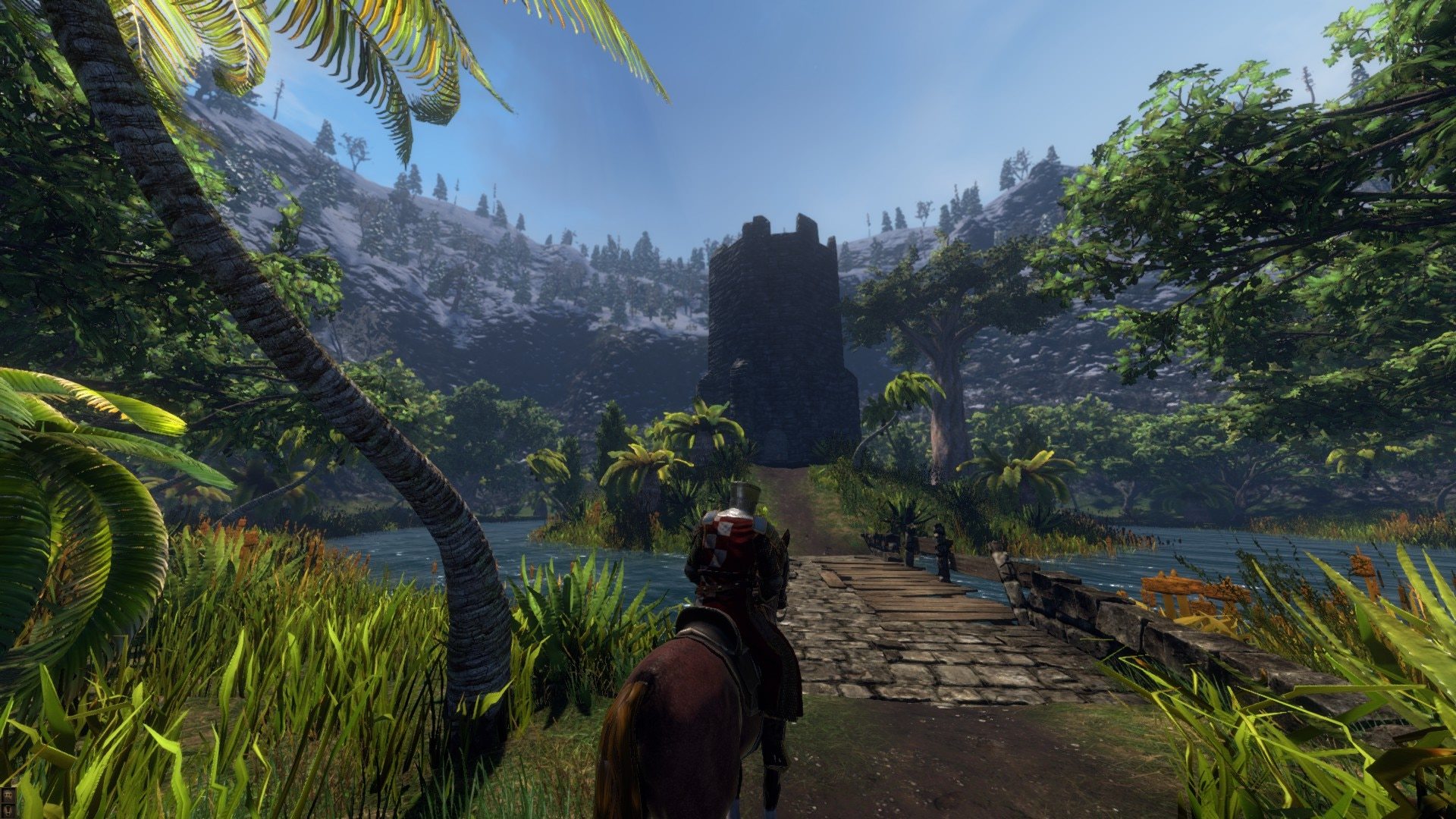Open the exclamation mark icon
1456x819 pixels.
click(x=8, y=811)
